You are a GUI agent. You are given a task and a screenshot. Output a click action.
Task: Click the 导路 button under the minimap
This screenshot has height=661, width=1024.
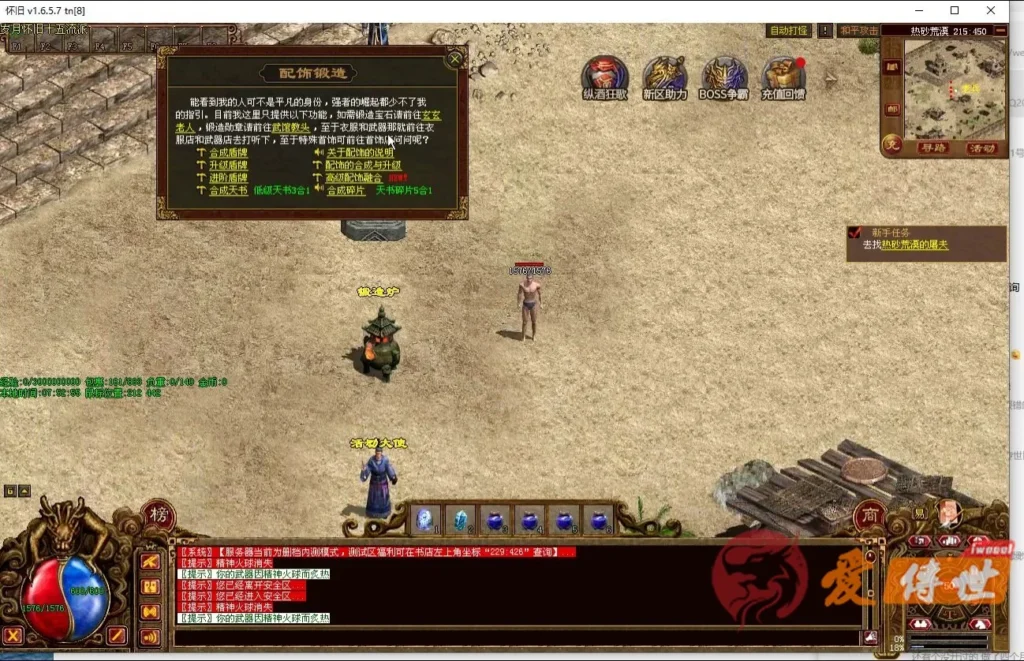tap(933, 148)
